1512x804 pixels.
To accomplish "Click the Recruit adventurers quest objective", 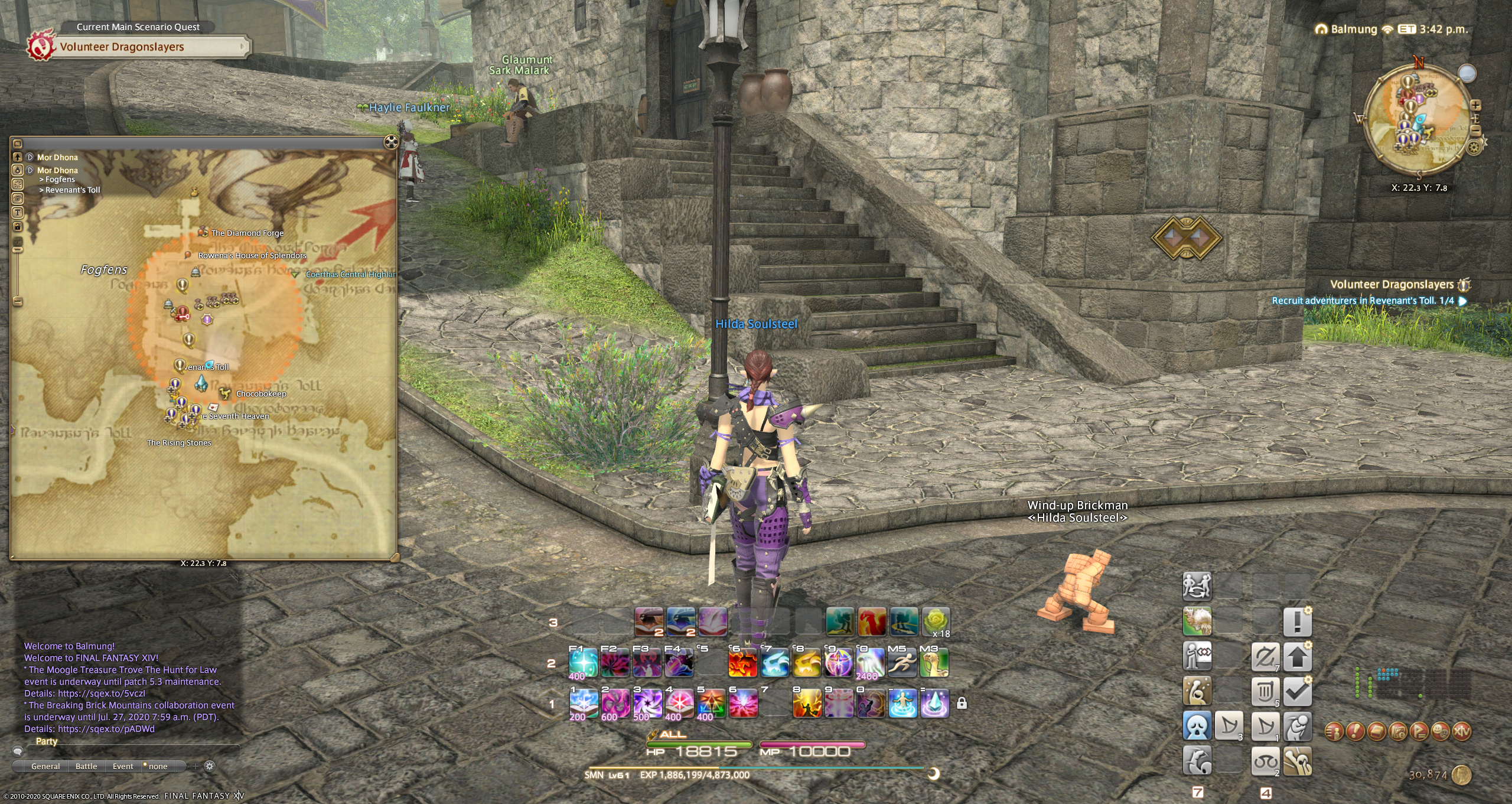I will [1363, 301].
